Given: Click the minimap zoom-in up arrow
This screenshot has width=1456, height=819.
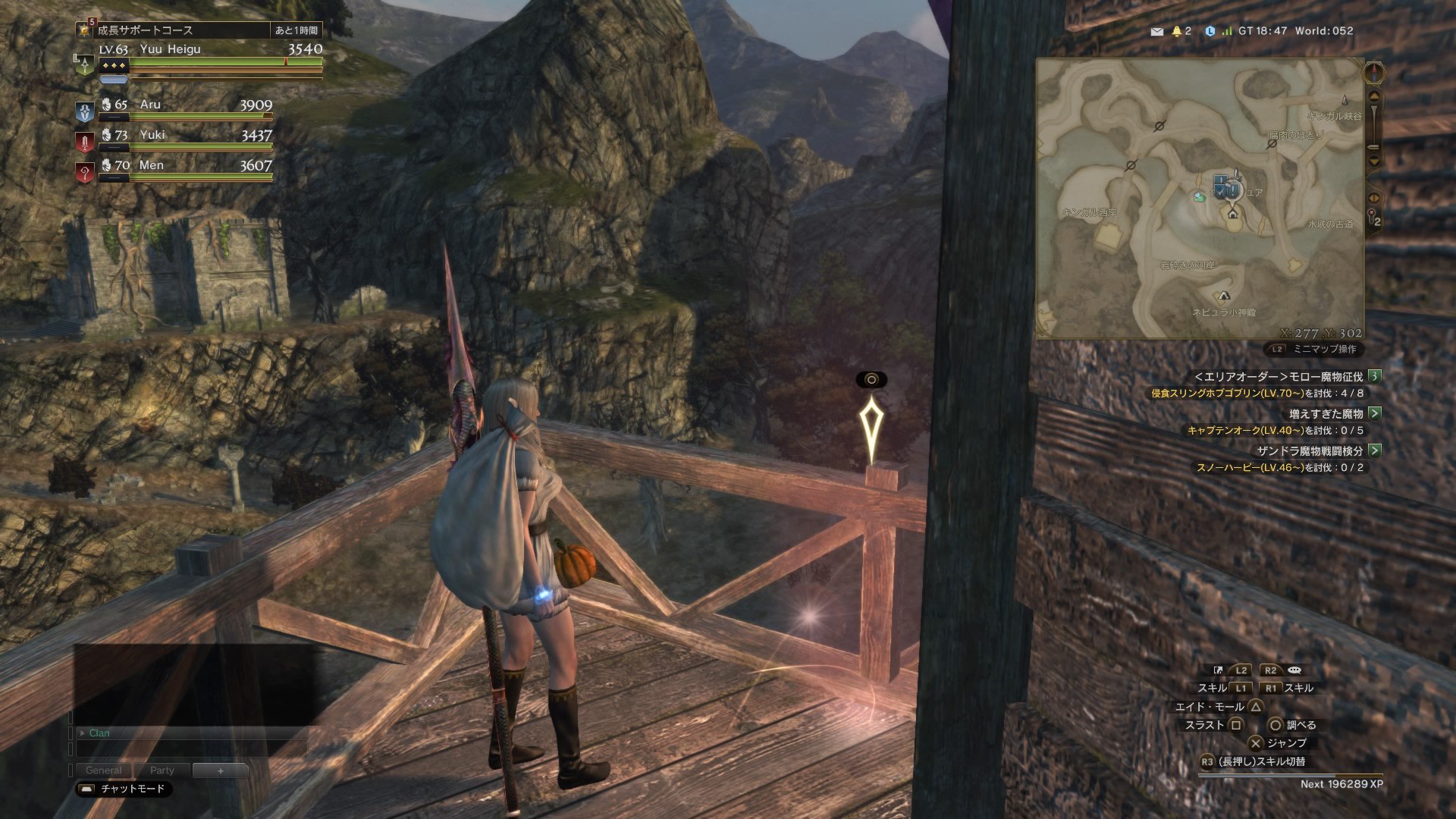Looking at the screenshot, I should click(x=1373, y=98).
